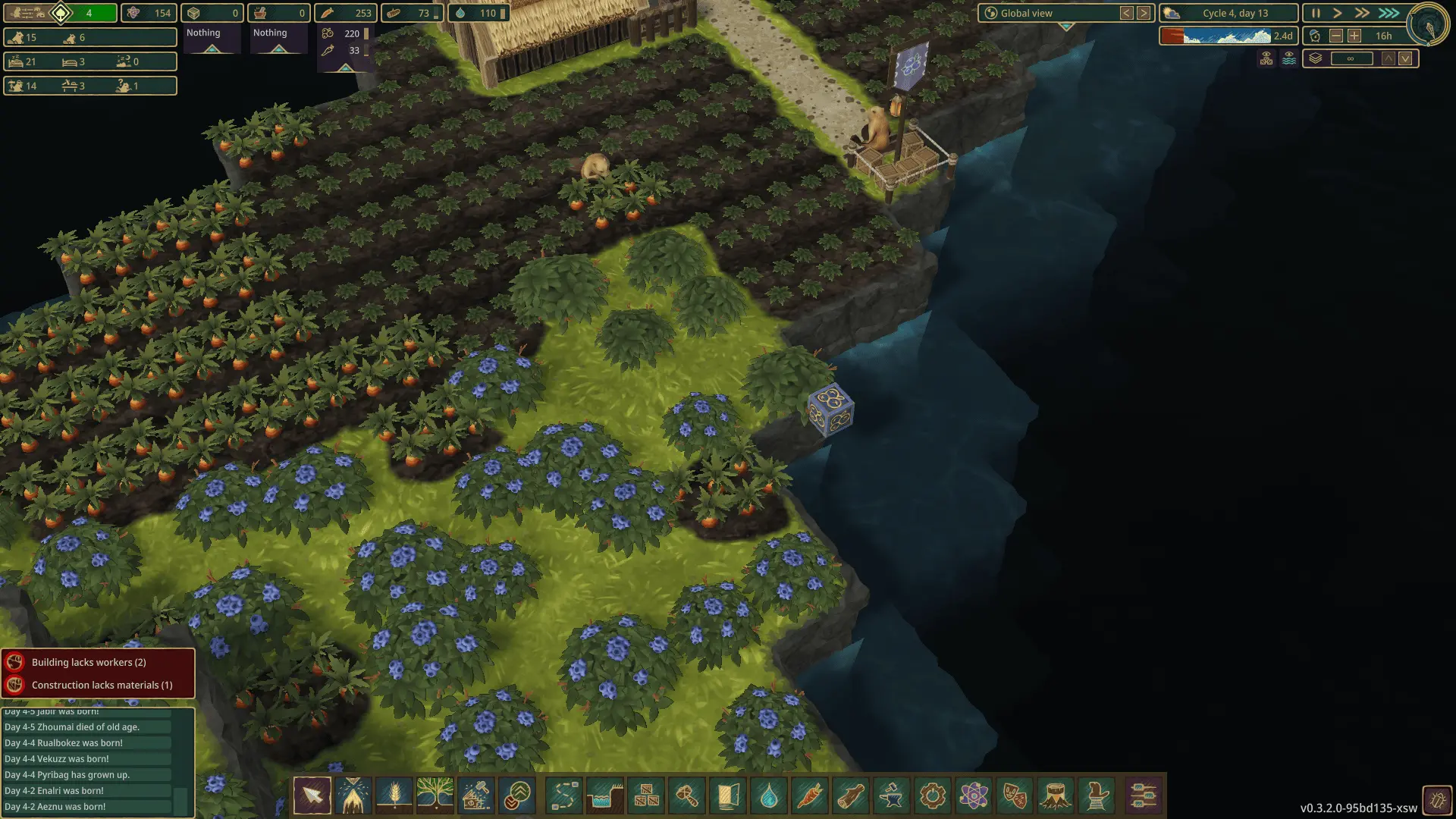1456x819 pixels.
Task: Open the bug report button
Action: tap(1437, 800)
